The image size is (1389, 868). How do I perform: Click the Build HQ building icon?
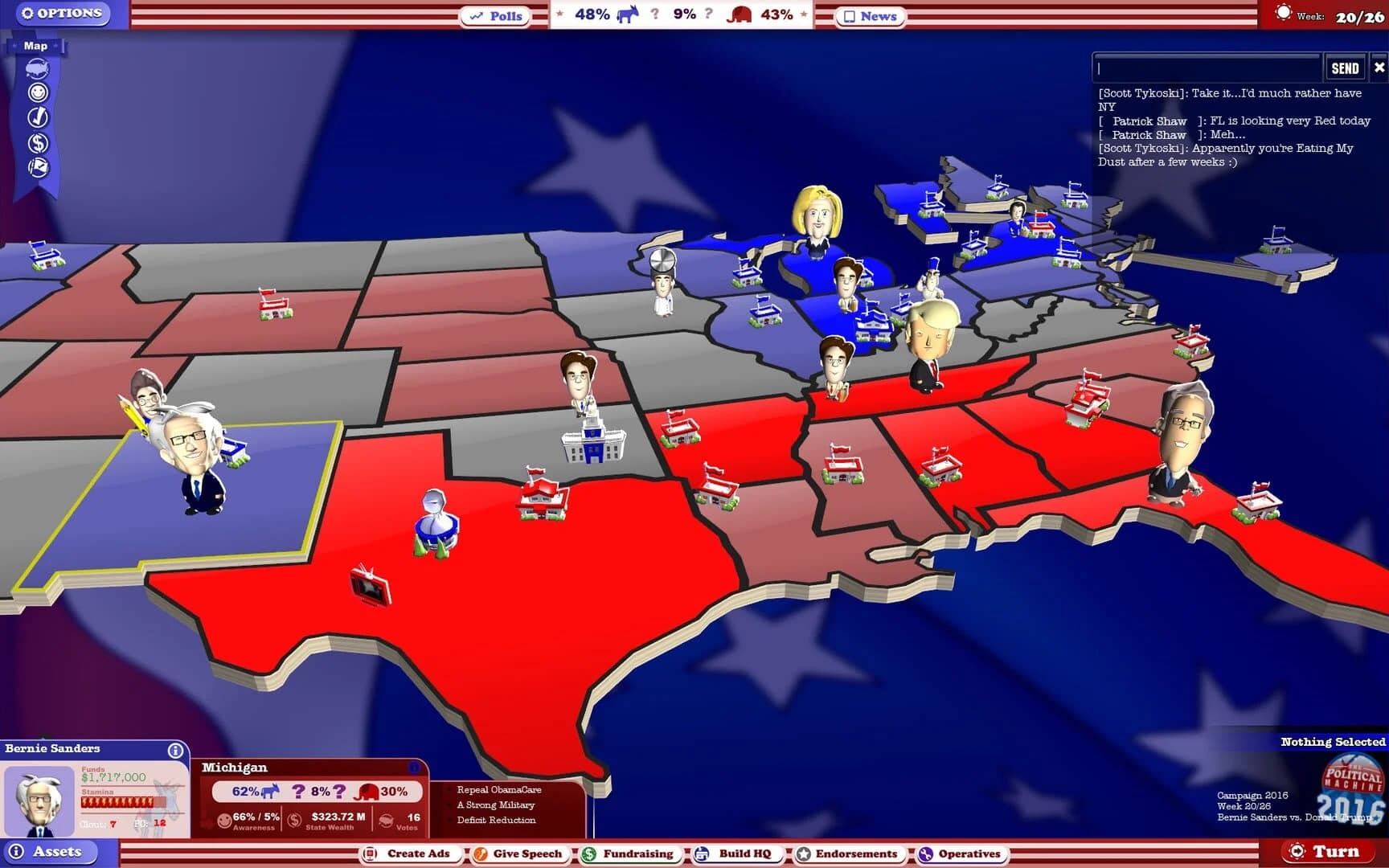(701, 854)
